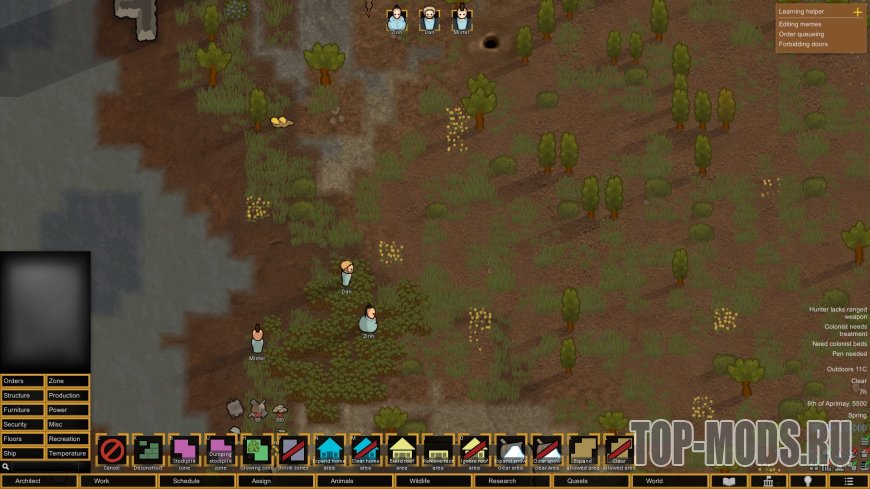Open the Structure build category
The image size is (870, 489).
pos(23,395)
